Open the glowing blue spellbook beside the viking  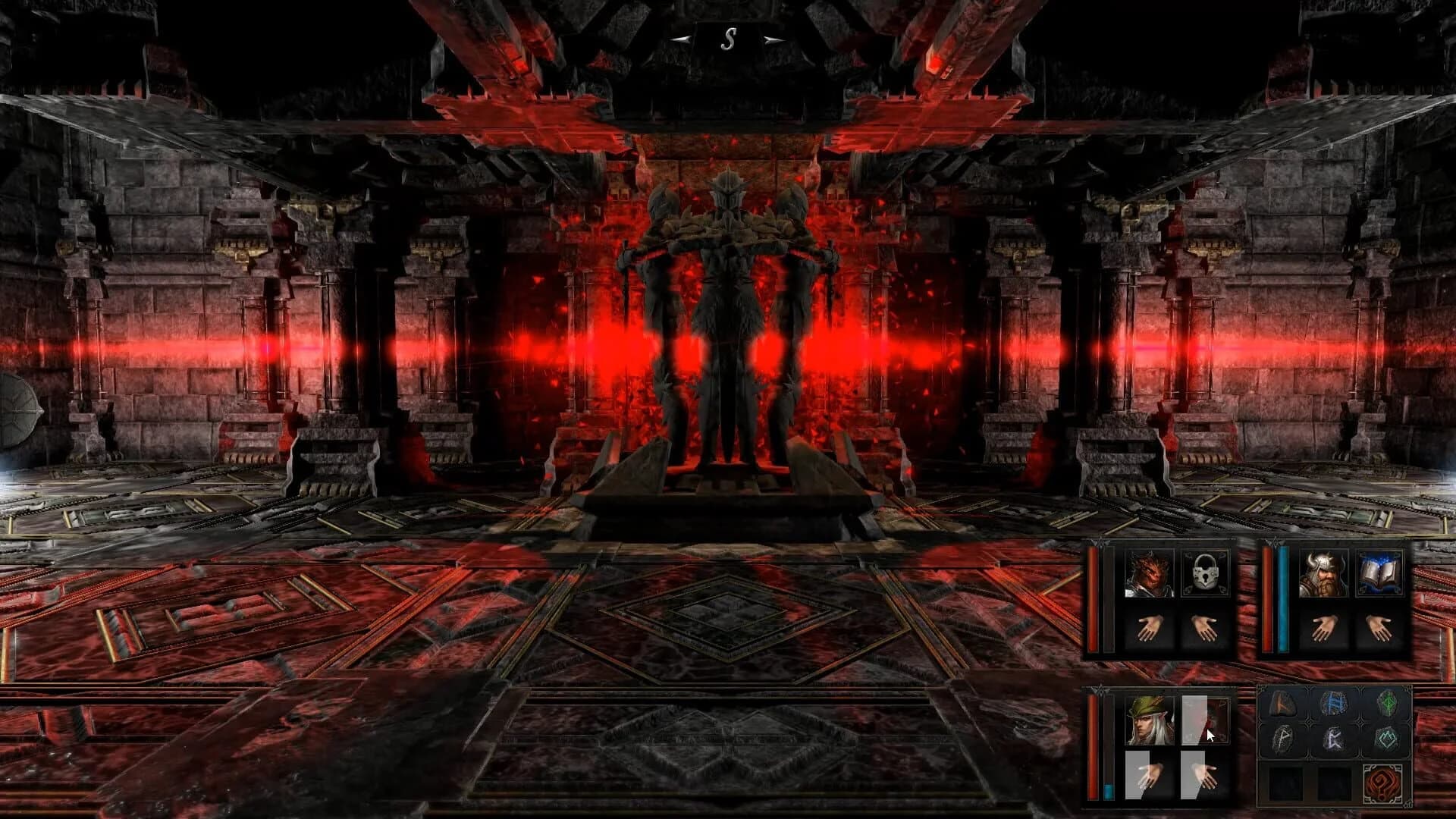tap(1380, 574)
